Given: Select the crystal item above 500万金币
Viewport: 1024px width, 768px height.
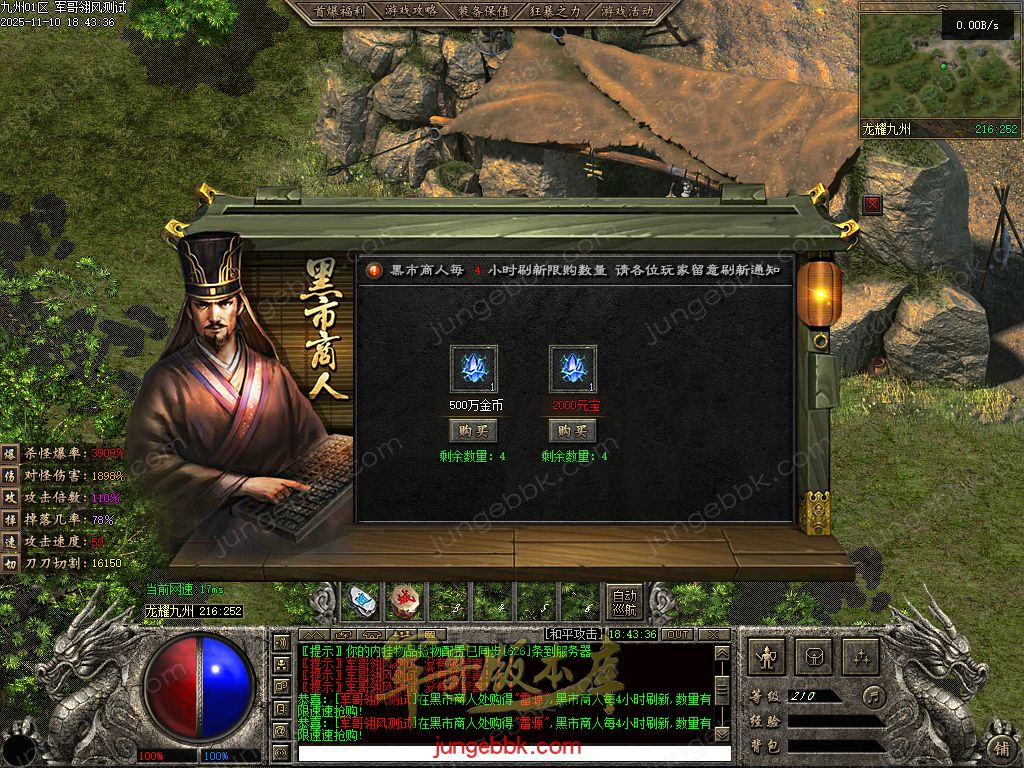Looking at the screenshot, I should click(x=473, y=369).
